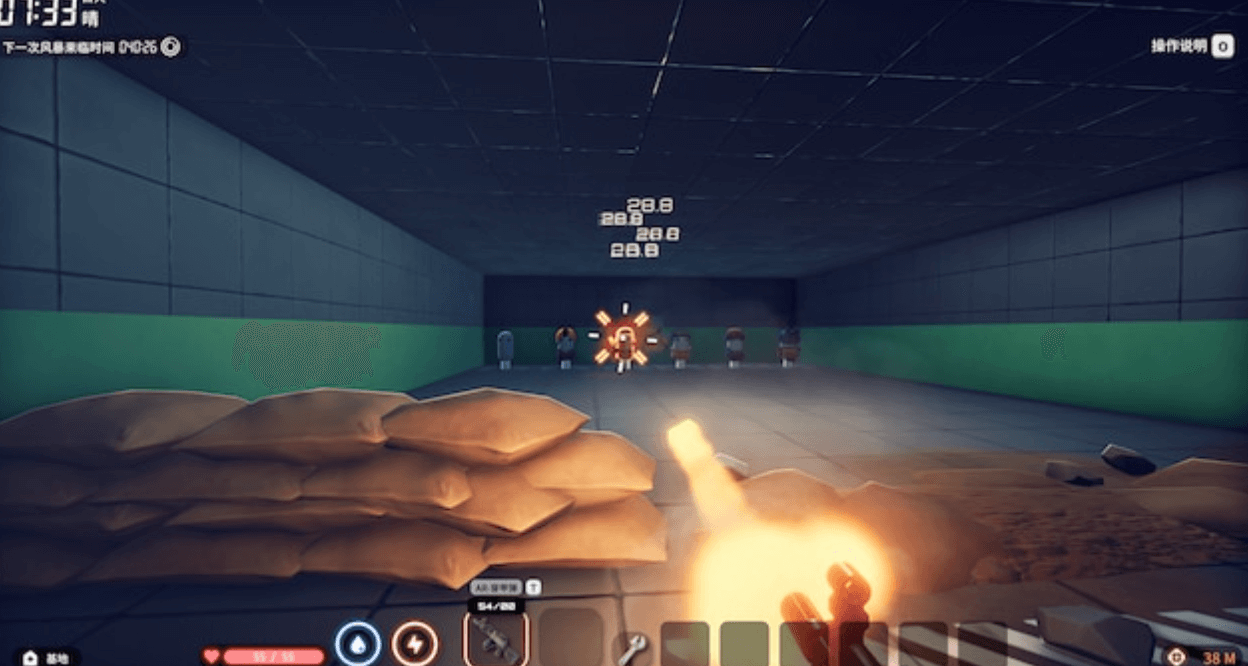This screenshot has height=666, width=1248.
Task: Click the storm countdown swirl icon
Action: 171,46
